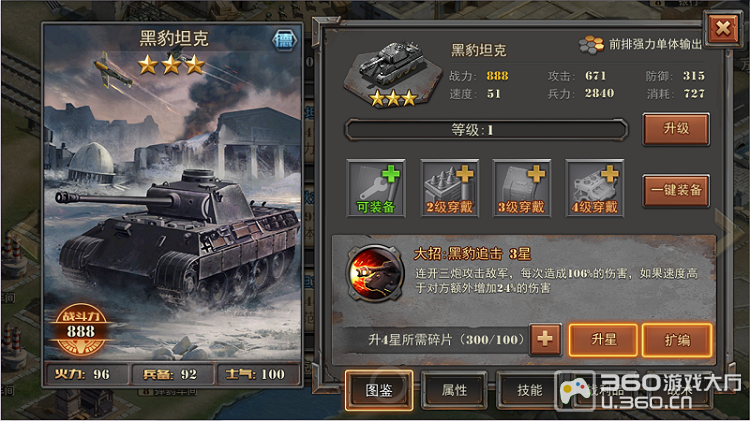
Task: Open the 4级穿戴 equipment slot
Action: (x=596, y=189)
